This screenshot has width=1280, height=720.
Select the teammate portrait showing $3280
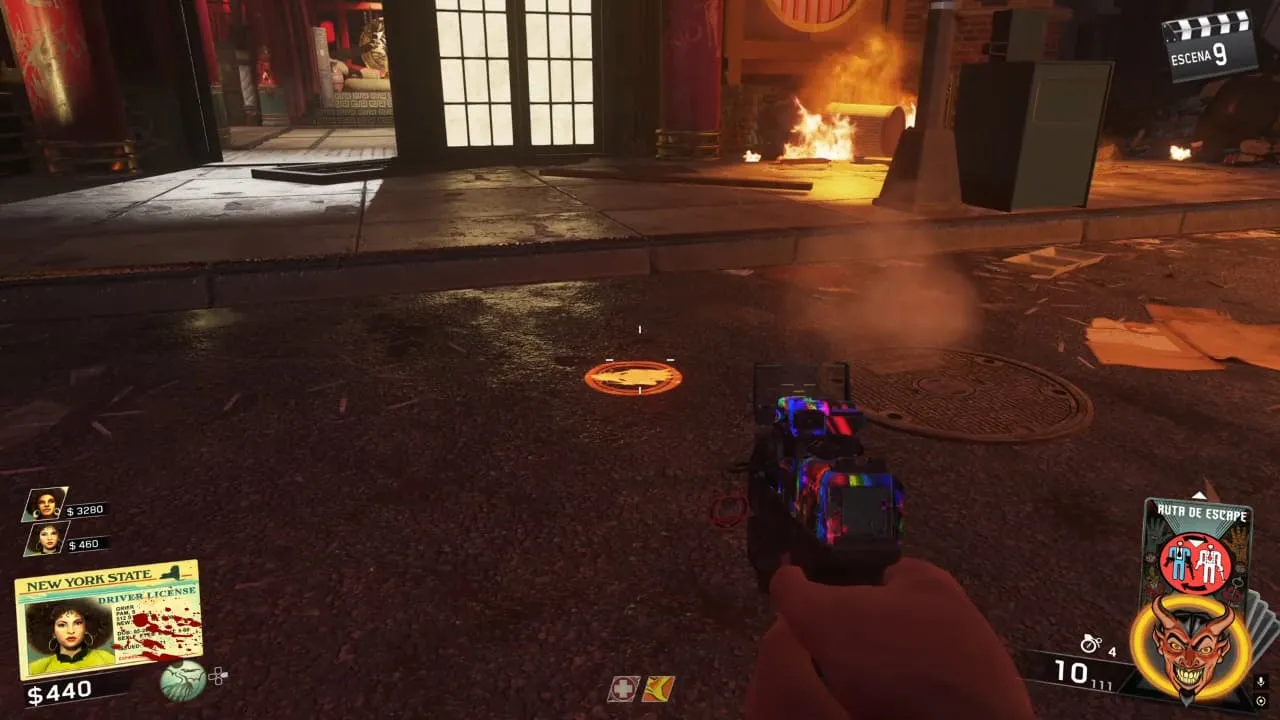[x=45, y=504]
